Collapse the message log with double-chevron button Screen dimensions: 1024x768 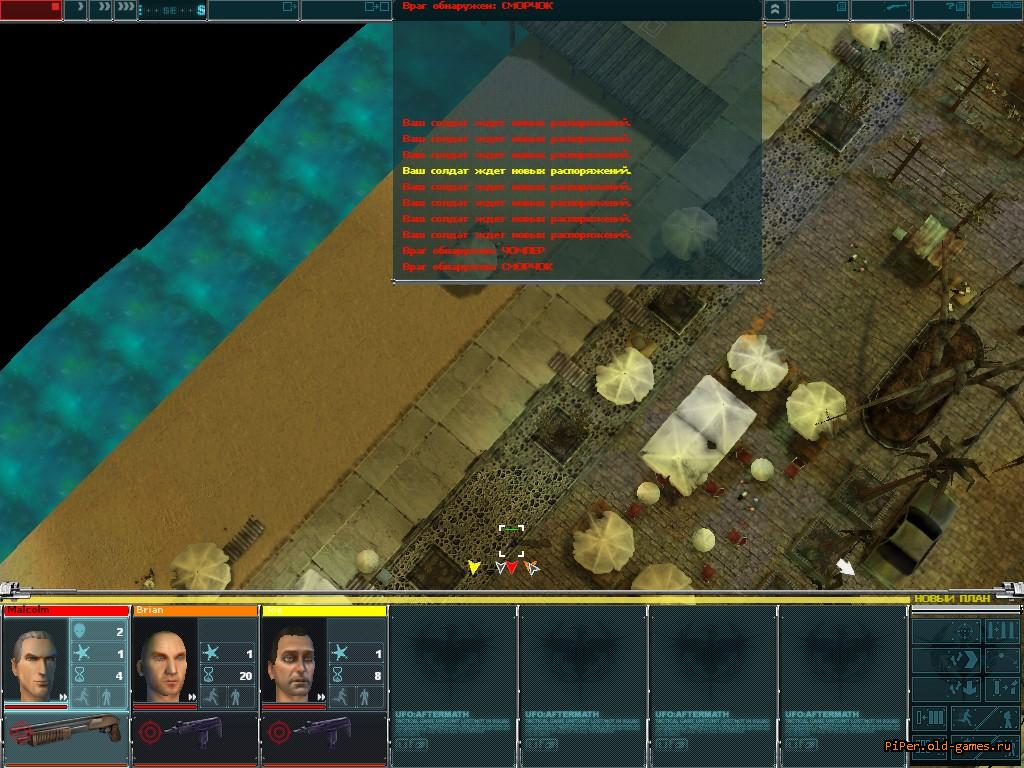point(775,10)
